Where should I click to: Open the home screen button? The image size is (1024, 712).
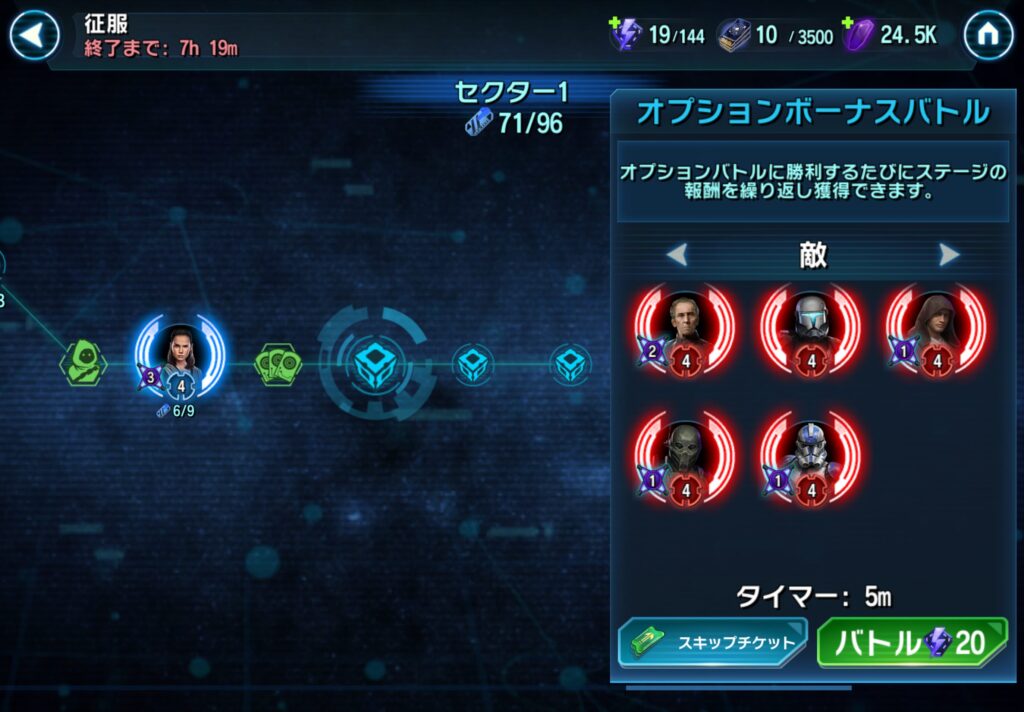click(x=988, y=37)
